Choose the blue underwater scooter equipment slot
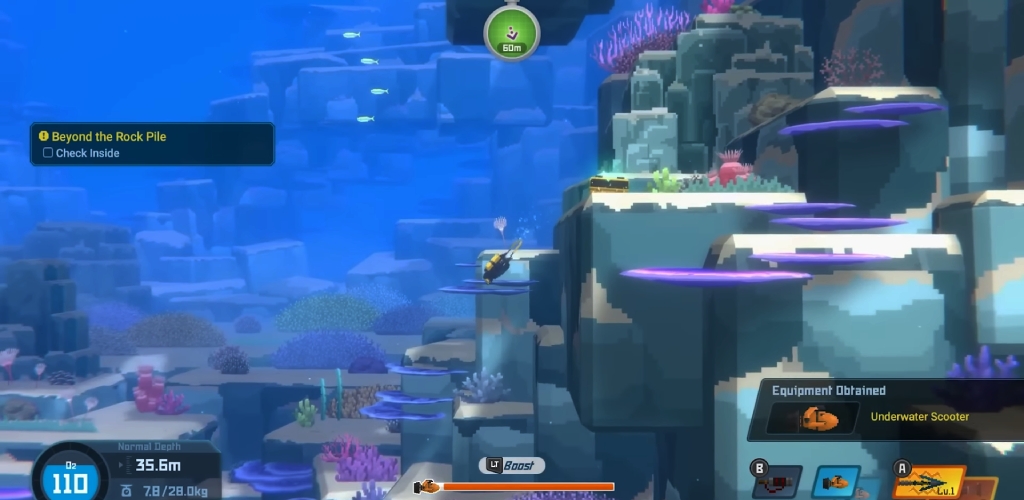 coord(835,483)
